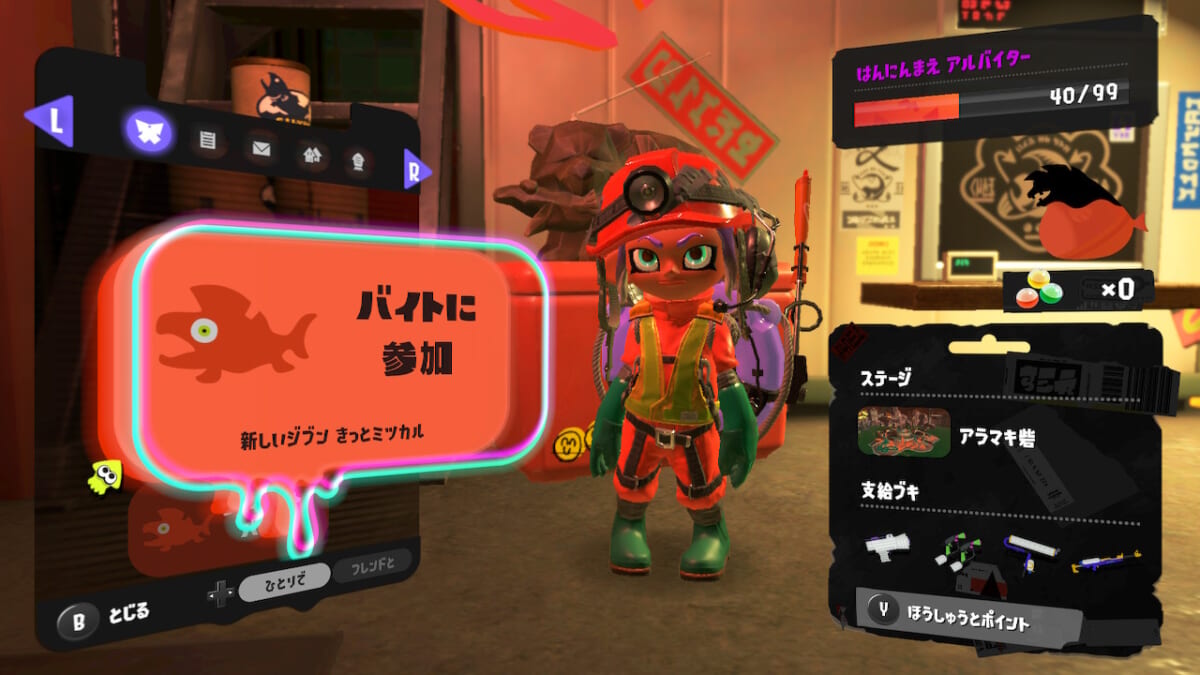Switch to the houses tab icon
This screenshot has width=1200, height=675.
[x=312, y=155]
